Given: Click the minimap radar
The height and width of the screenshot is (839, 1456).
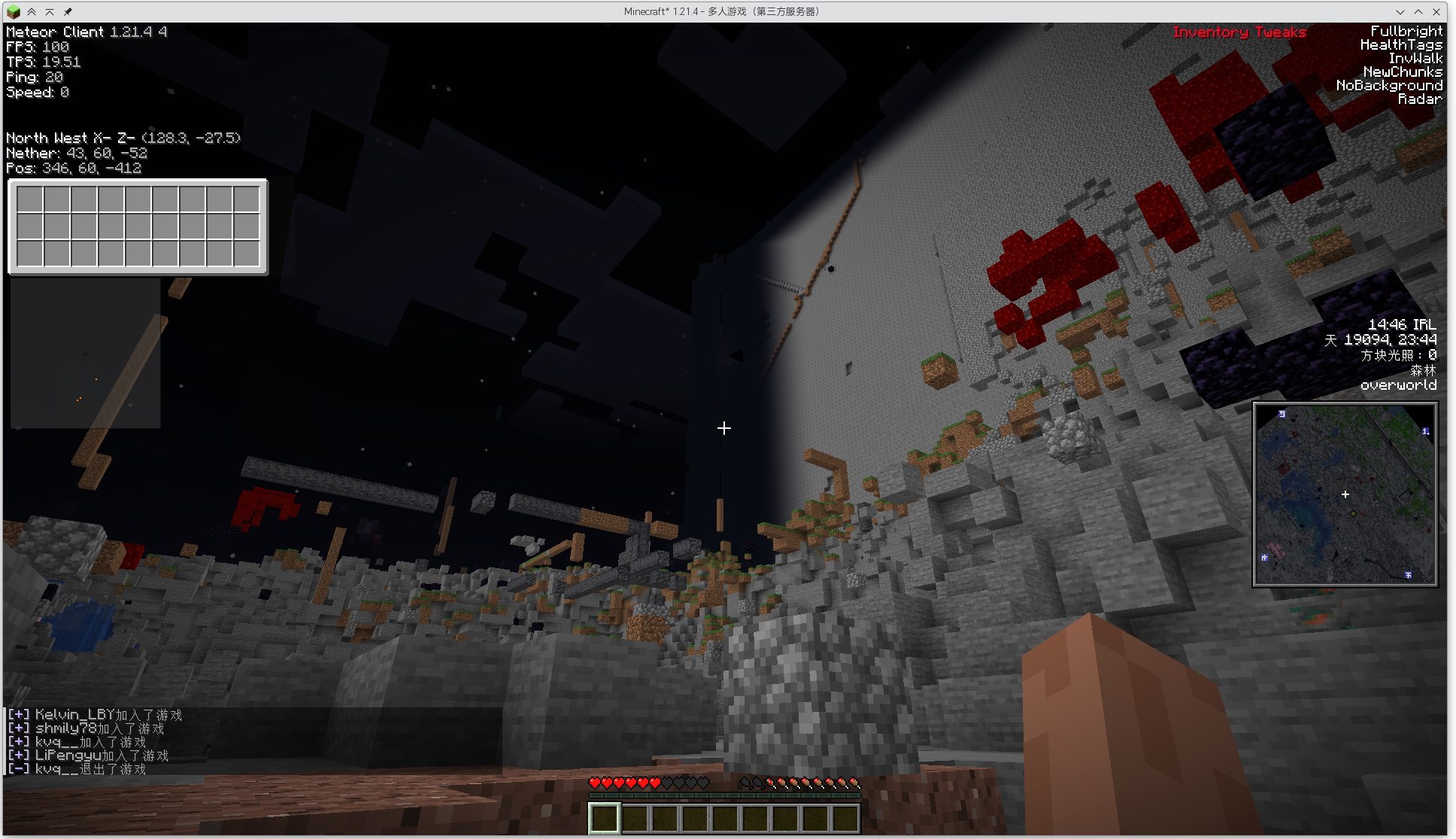Looking at the screenshot, I should click(1345, 494).
